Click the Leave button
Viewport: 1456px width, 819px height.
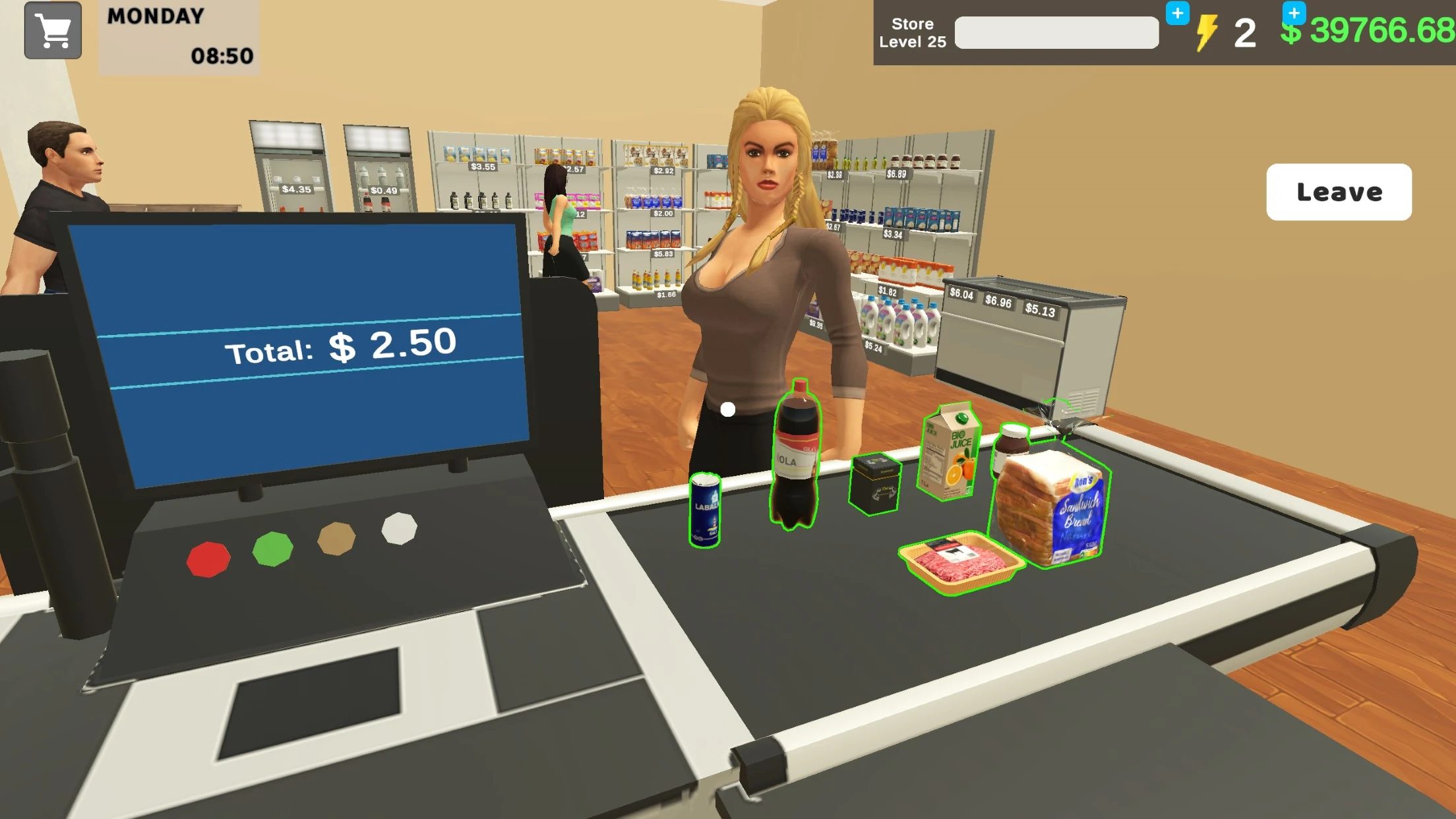click(1339, 192)
